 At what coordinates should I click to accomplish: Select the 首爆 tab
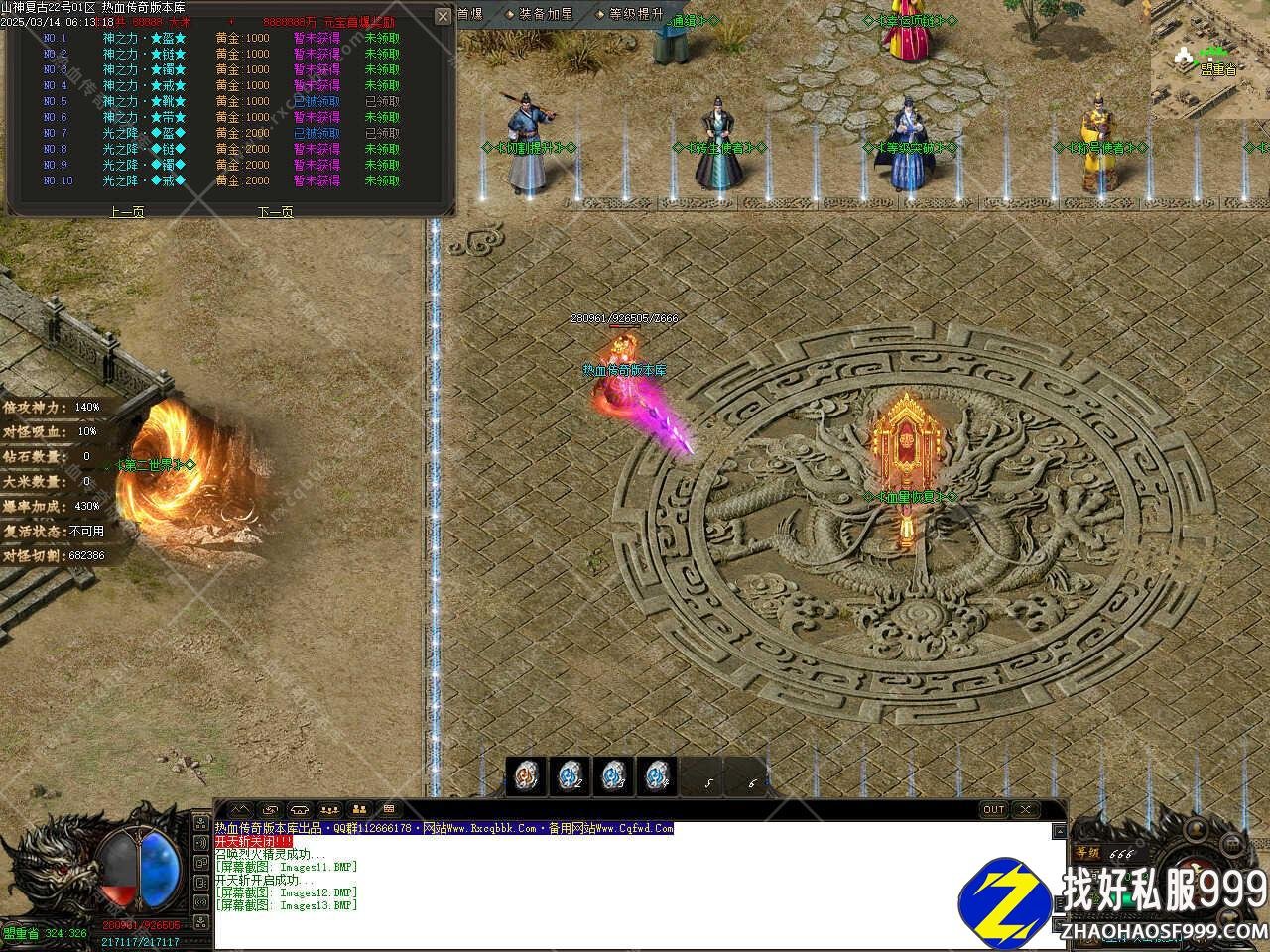[x=468, y=14]
